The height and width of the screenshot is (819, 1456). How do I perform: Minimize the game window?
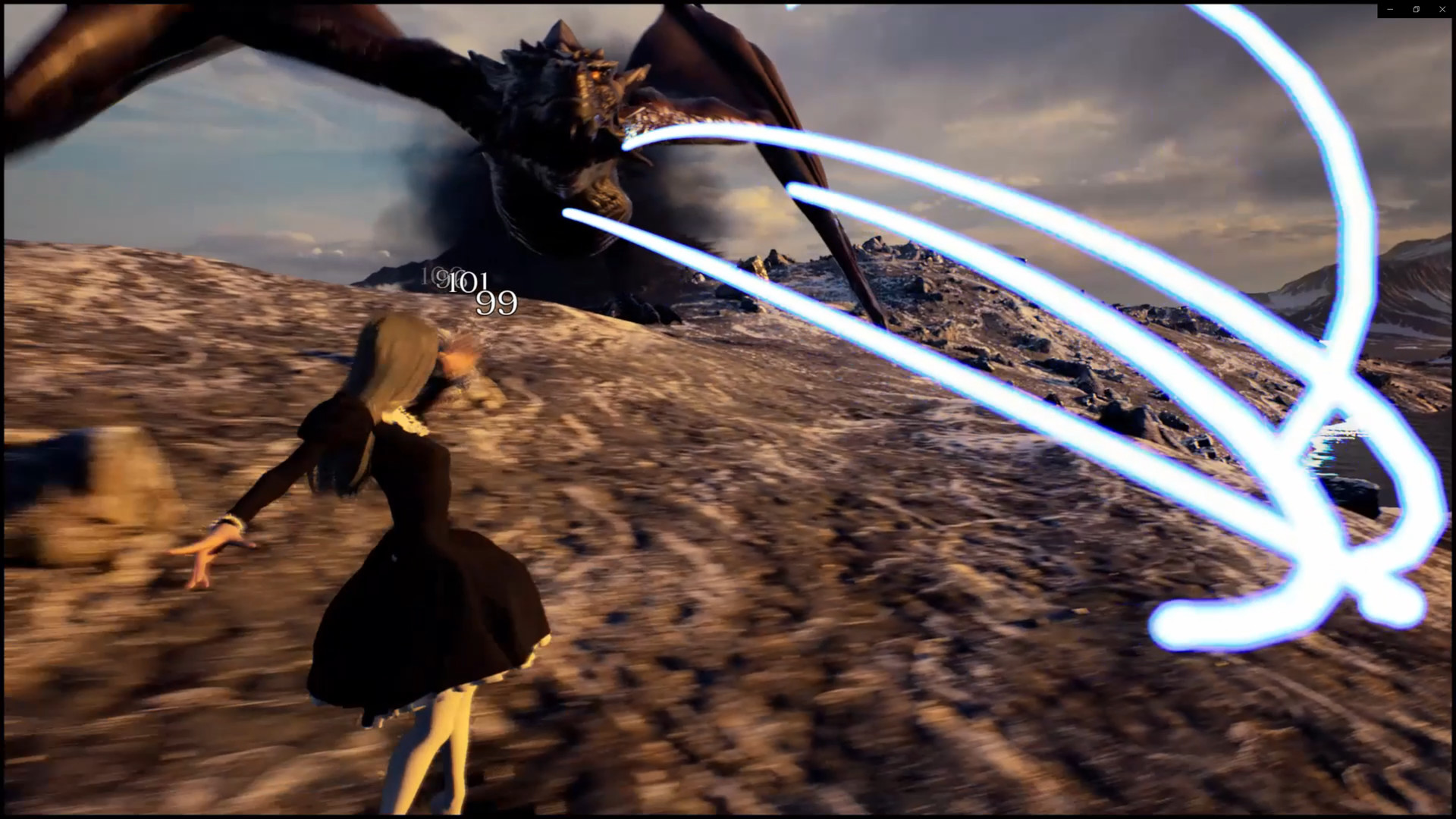[x=1390, y=10]
